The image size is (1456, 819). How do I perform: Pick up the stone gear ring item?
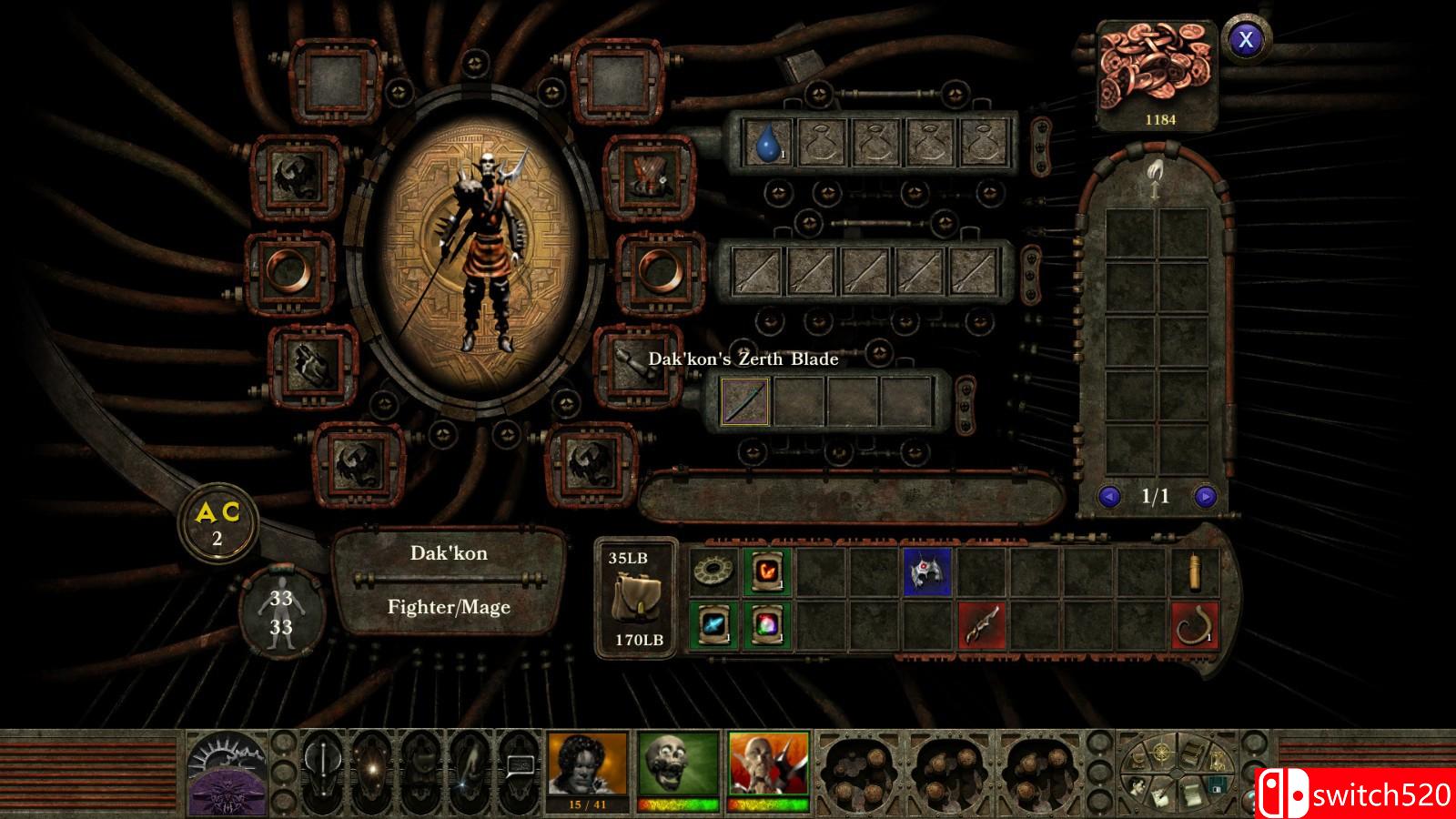pyautogui.click(x=713, y=571)
